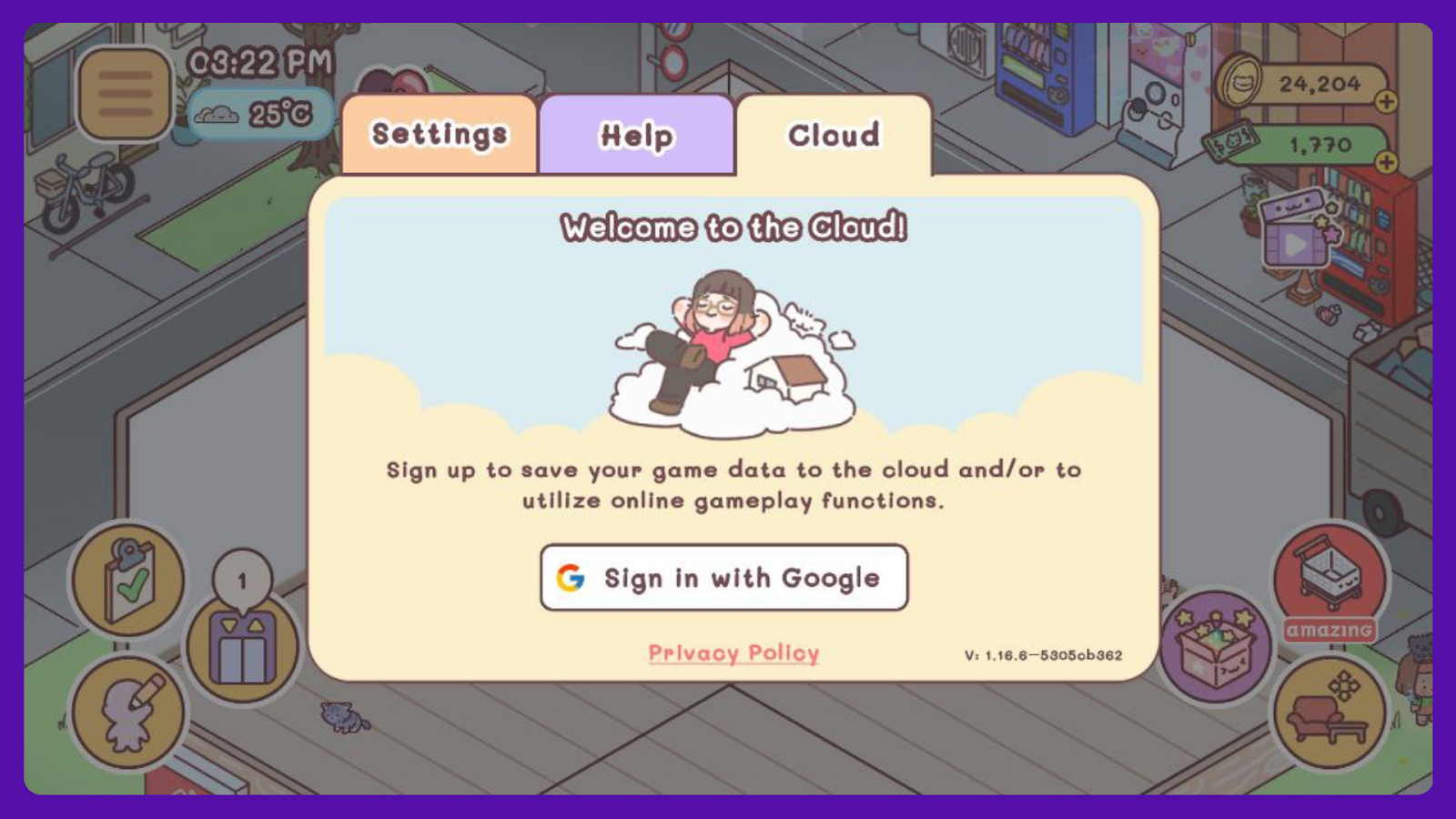
Task: Watch the video ad reward
Action: [1296, 233]
